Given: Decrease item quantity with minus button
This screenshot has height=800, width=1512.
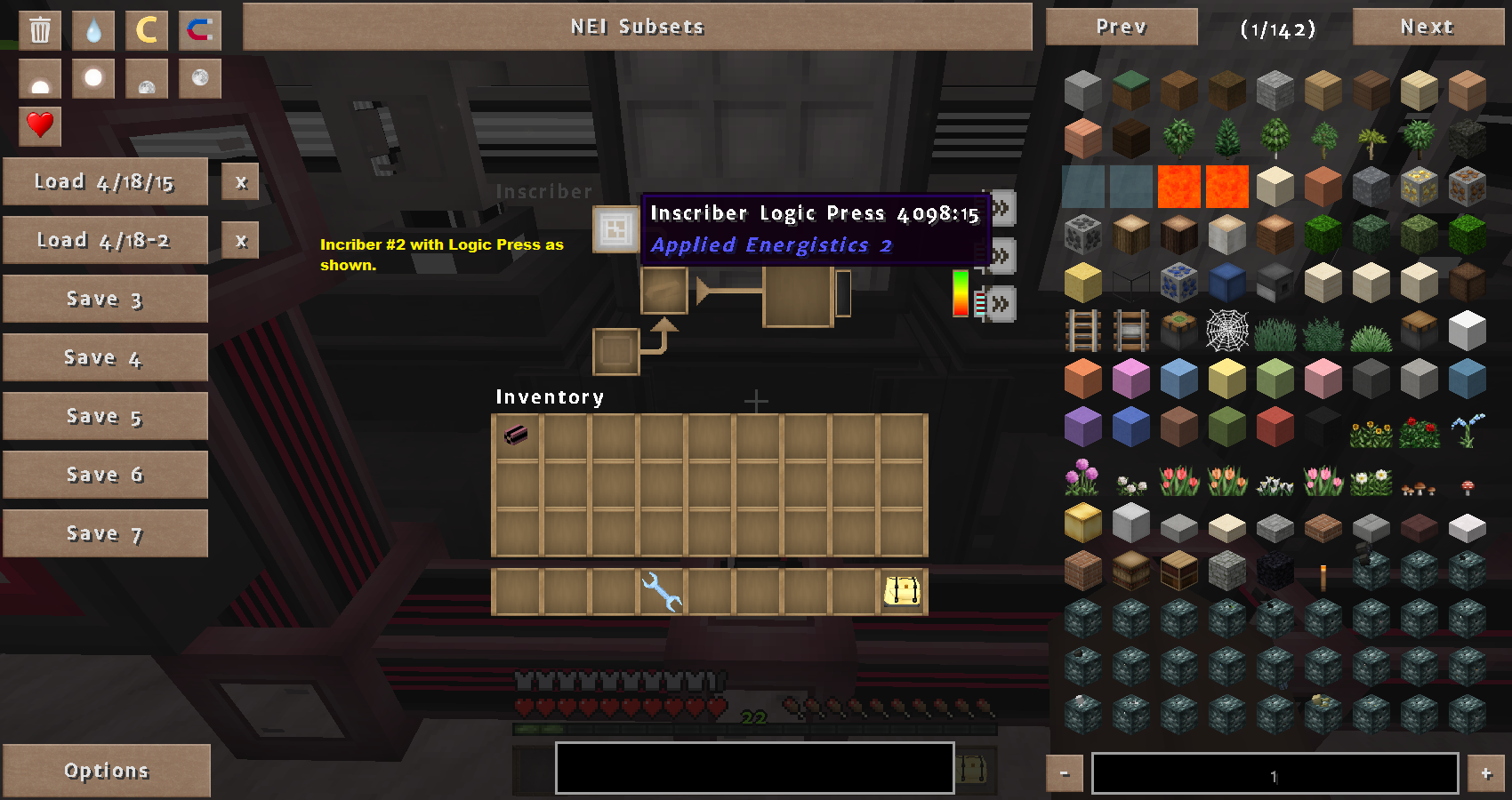Looking at the screenshot, I should click(1064, 773).
